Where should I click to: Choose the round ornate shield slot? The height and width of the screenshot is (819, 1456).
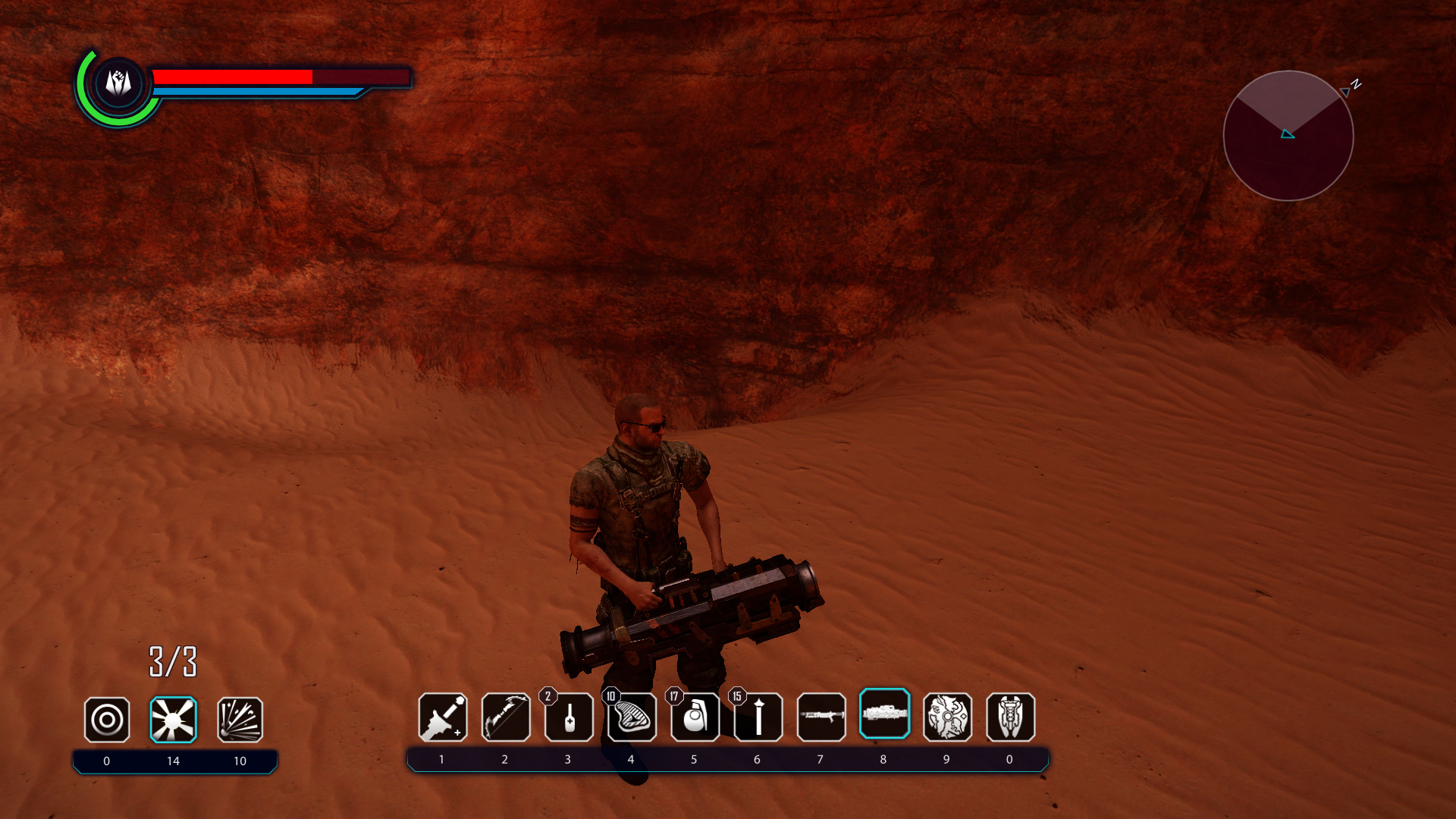pos(947,717)
